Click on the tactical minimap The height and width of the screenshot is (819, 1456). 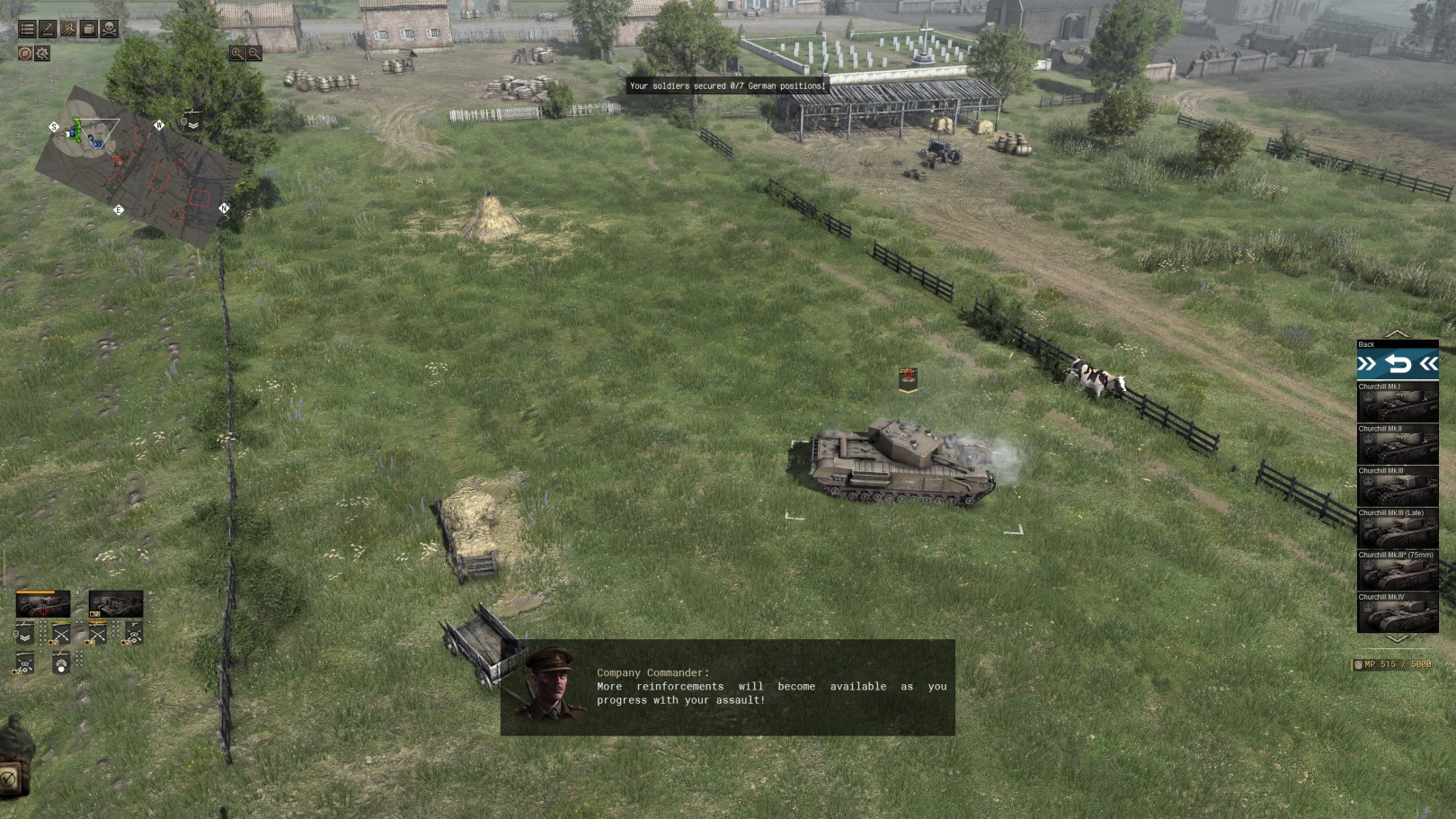[x=139, y=167]
